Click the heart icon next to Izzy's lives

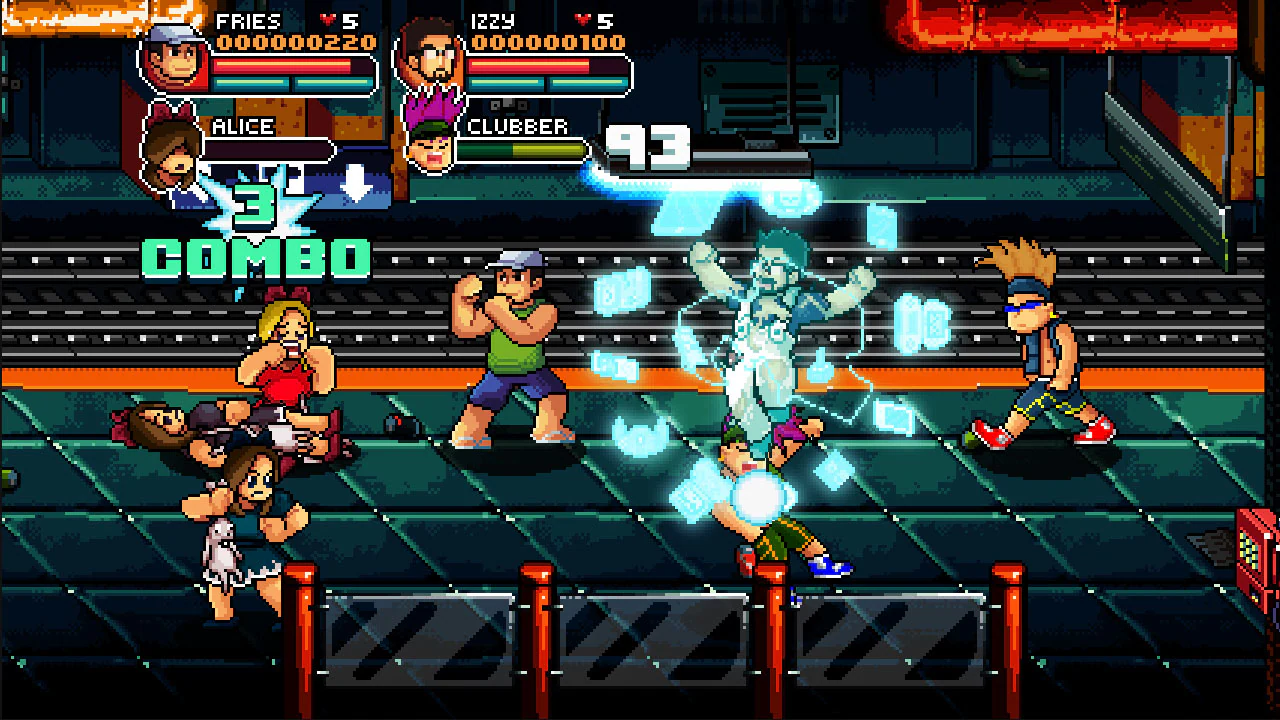(583, 17)
